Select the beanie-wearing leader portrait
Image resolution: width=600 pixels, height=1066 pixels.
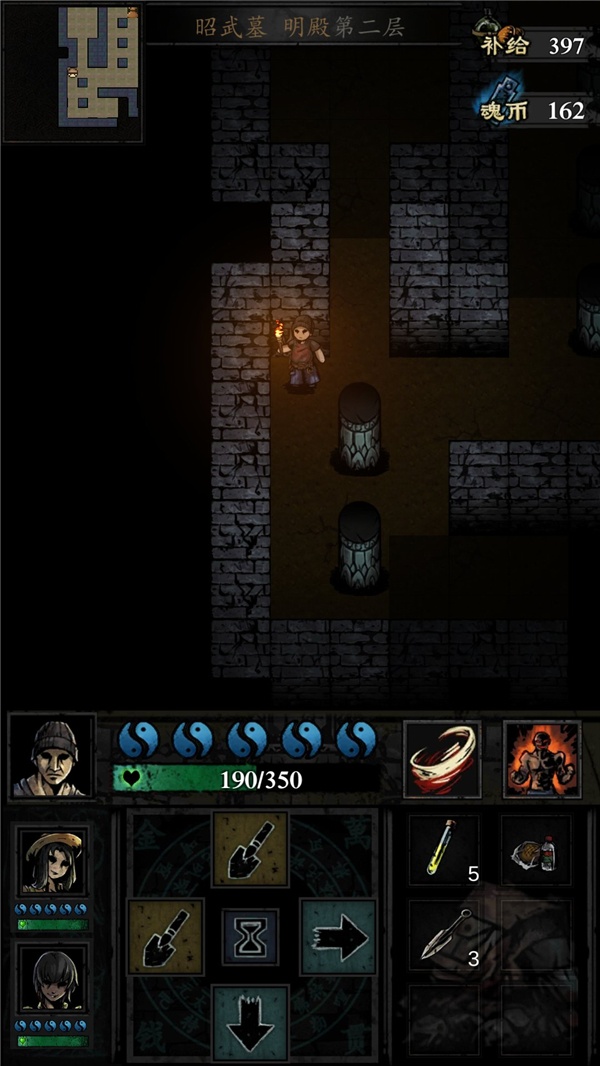point(52,755)
